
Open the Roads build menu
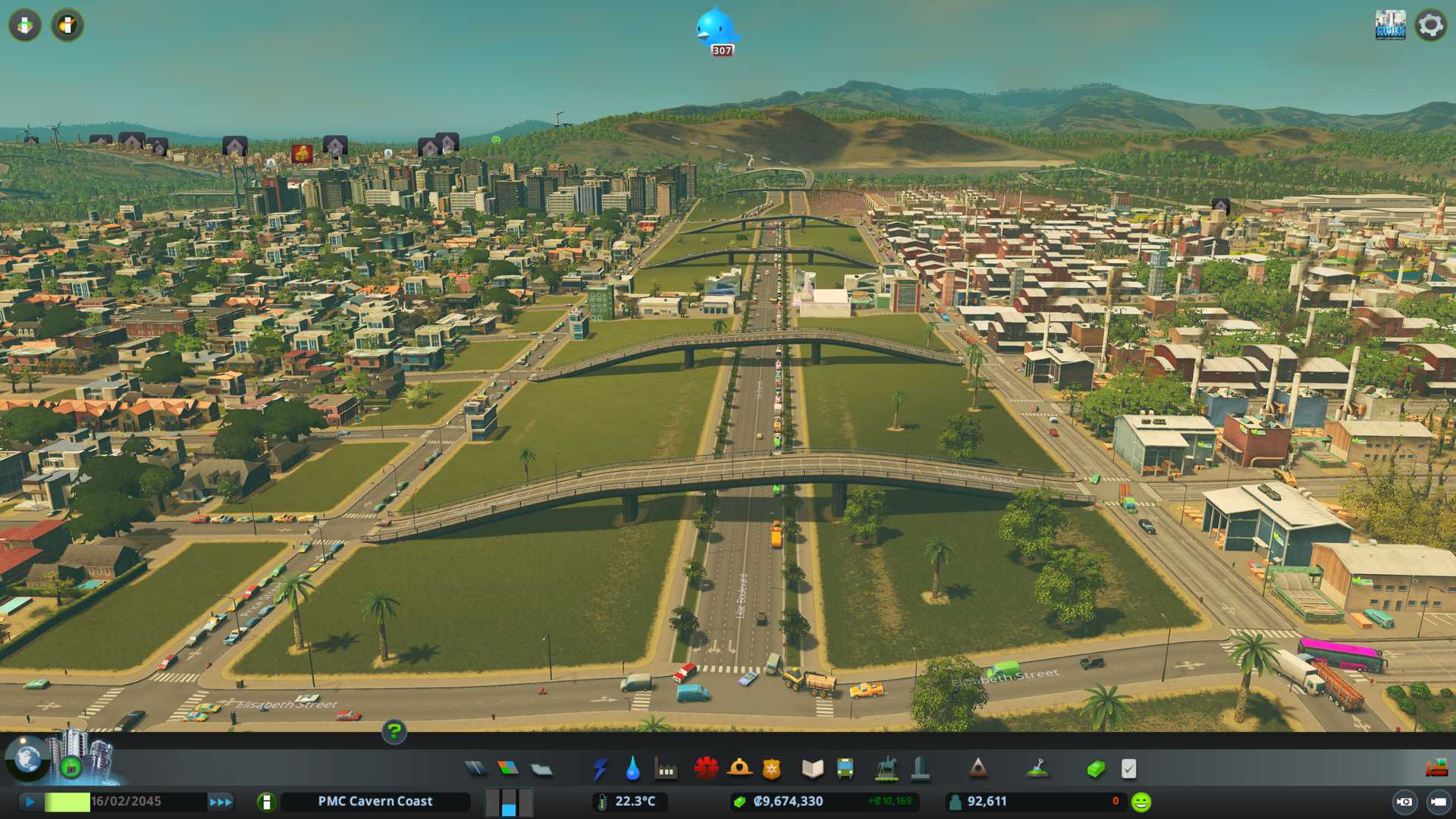(x=475, y=769)
